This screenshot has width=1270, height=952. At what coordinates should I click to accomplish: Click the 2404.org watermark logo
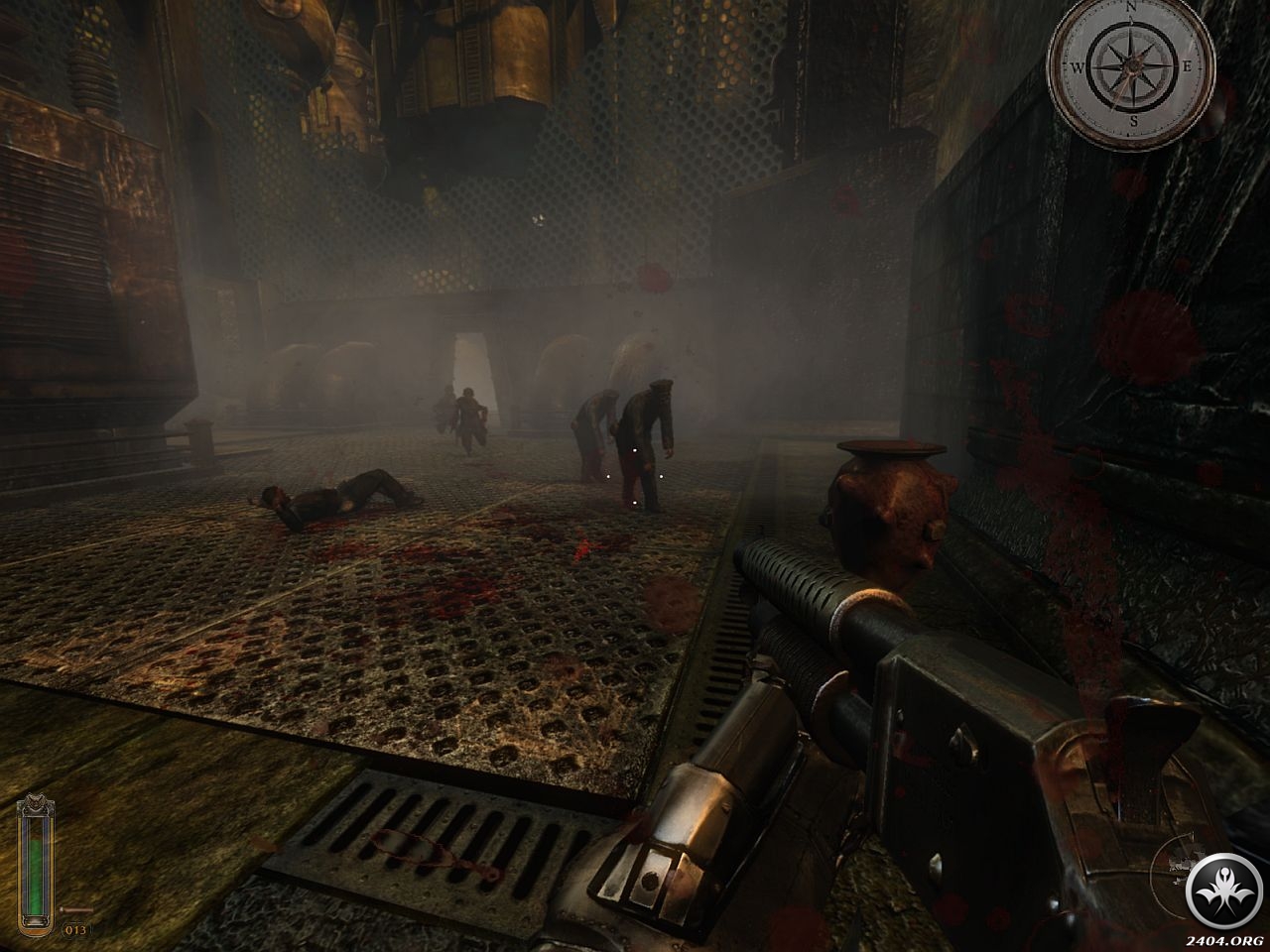1221,890
